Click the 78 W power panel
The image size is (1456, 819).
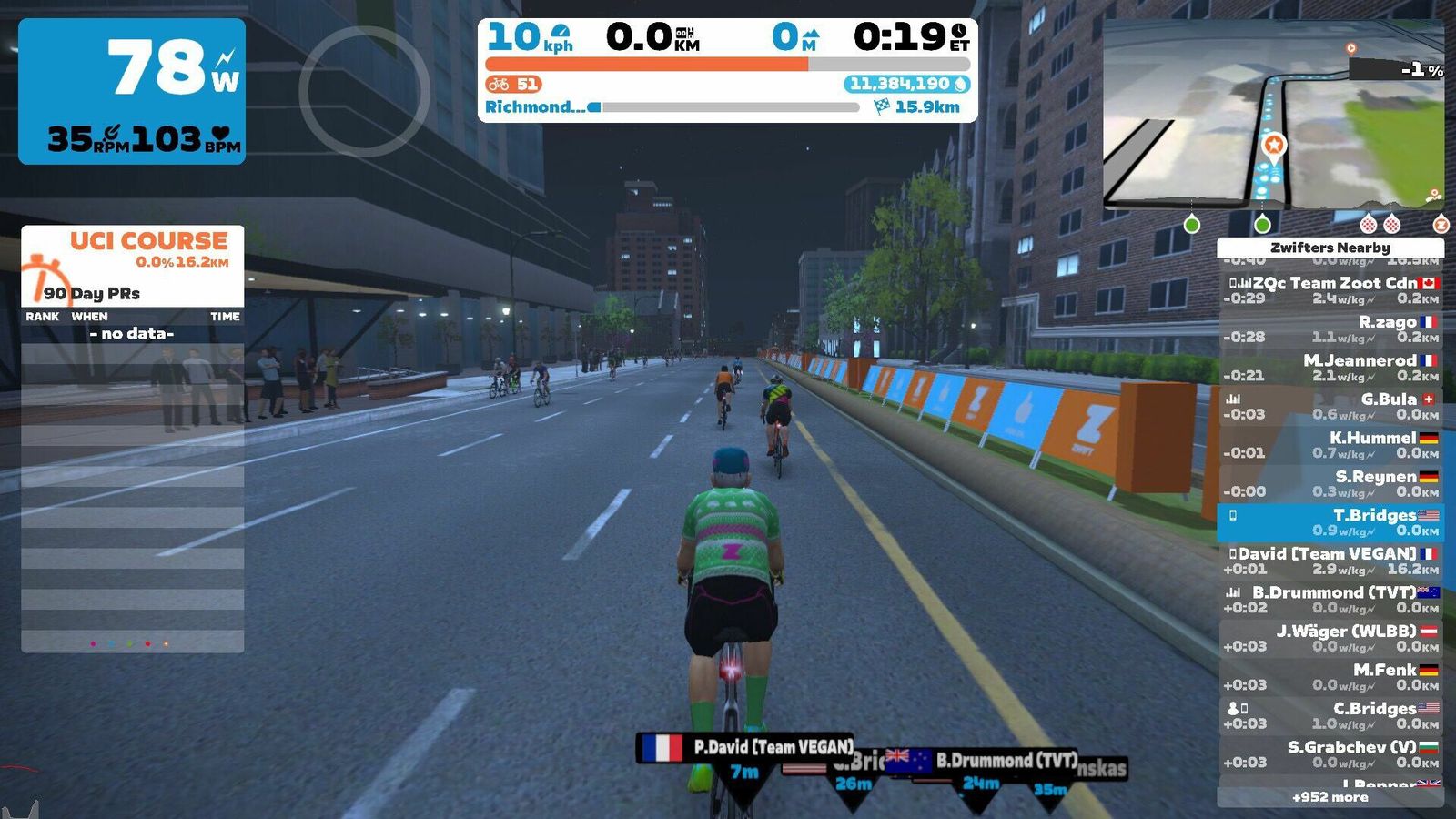(x=132, y=91)
